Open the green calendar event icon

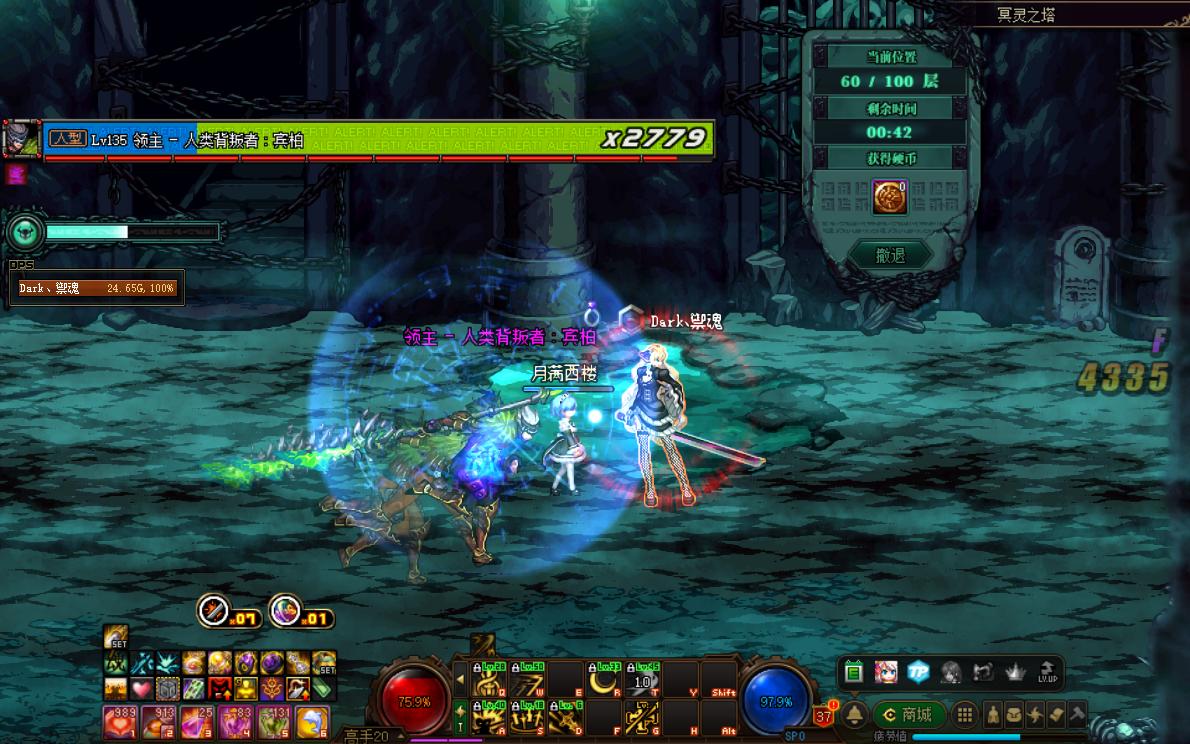853,672
